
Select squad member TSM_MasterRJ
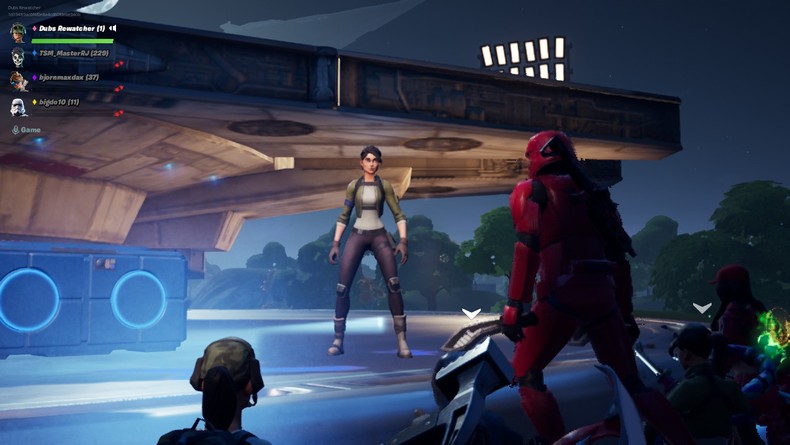point(73,53)
